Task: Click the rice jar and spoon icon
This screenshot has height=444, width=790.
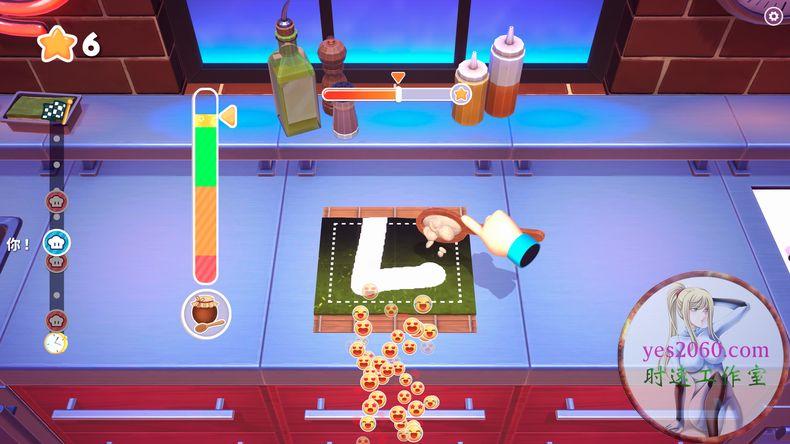Action: (206, 313)
